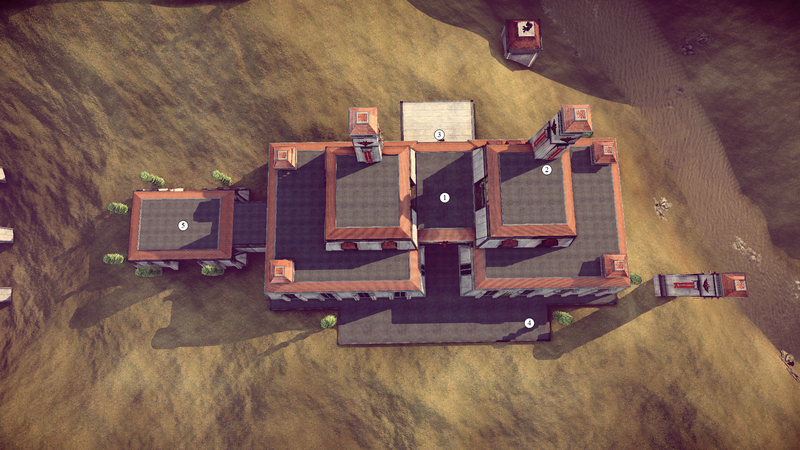Image resolution: width=800 pixels, height=450 pixels.
Task: Click the circled number 3 marker
Action: coord(438,134)
